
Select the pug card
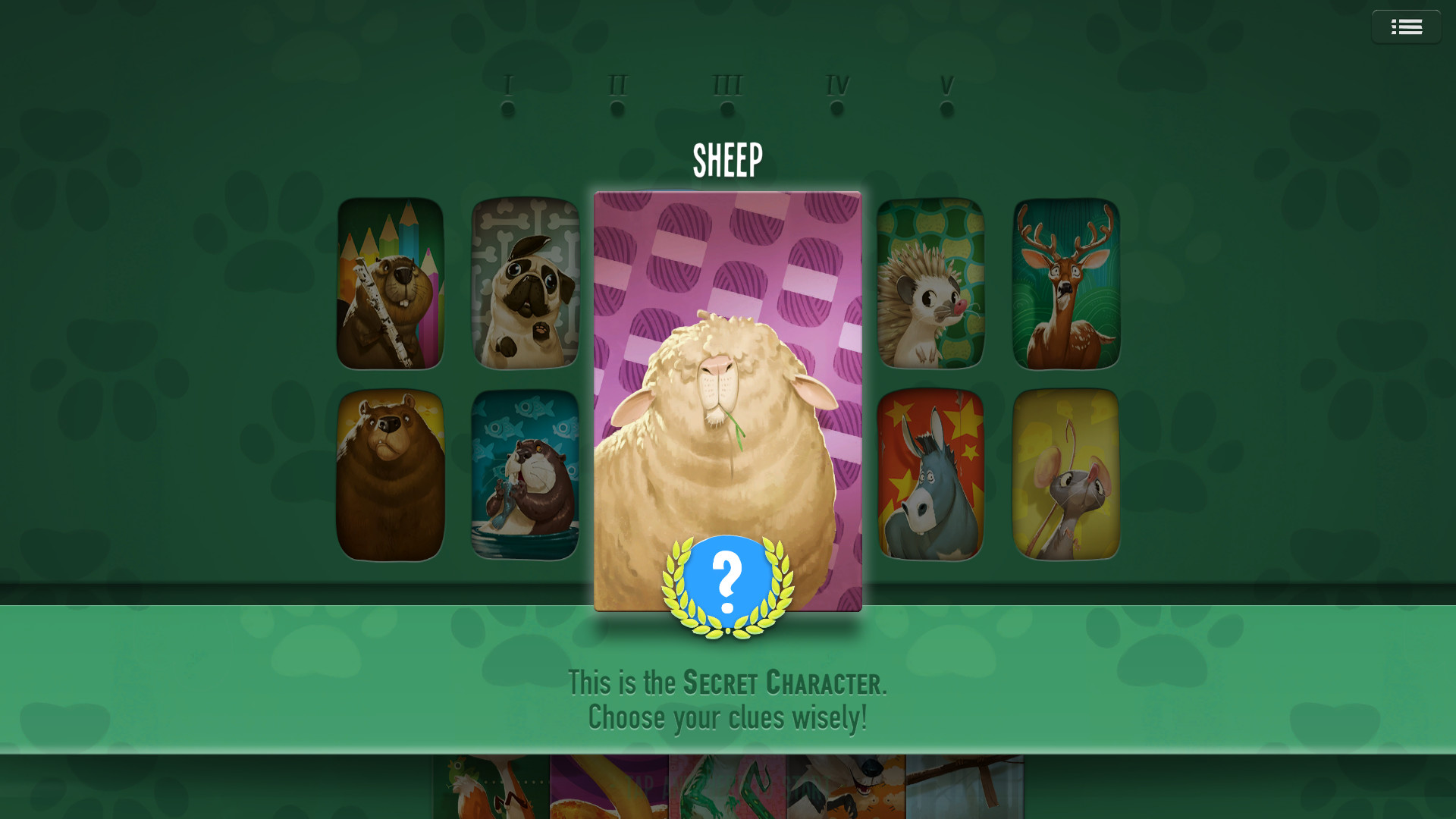click(x=524, y=281)
